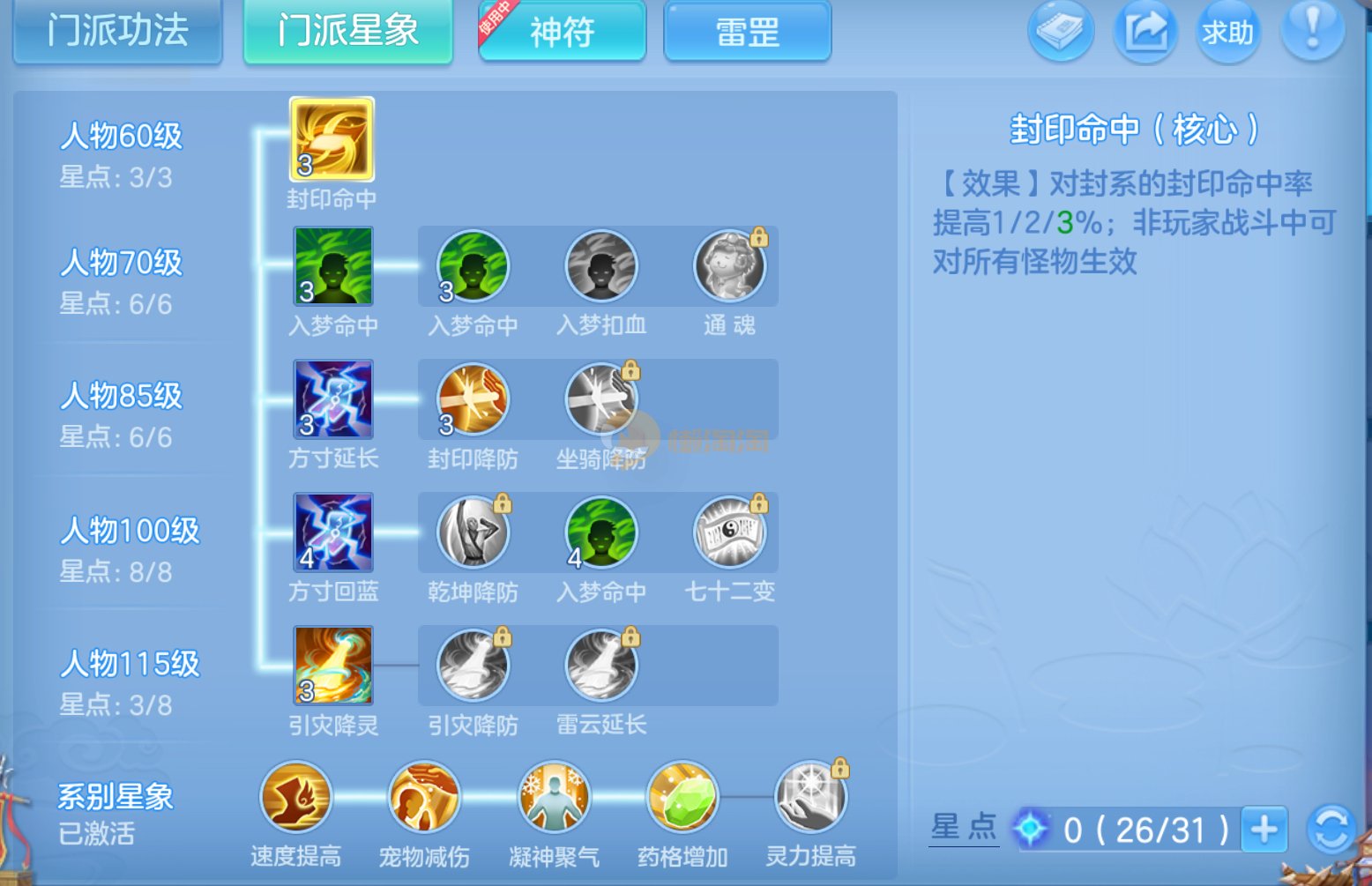Screen dimensions: 1372x886
Task: Switch to the 门派功法 tab
Action: 117,32
